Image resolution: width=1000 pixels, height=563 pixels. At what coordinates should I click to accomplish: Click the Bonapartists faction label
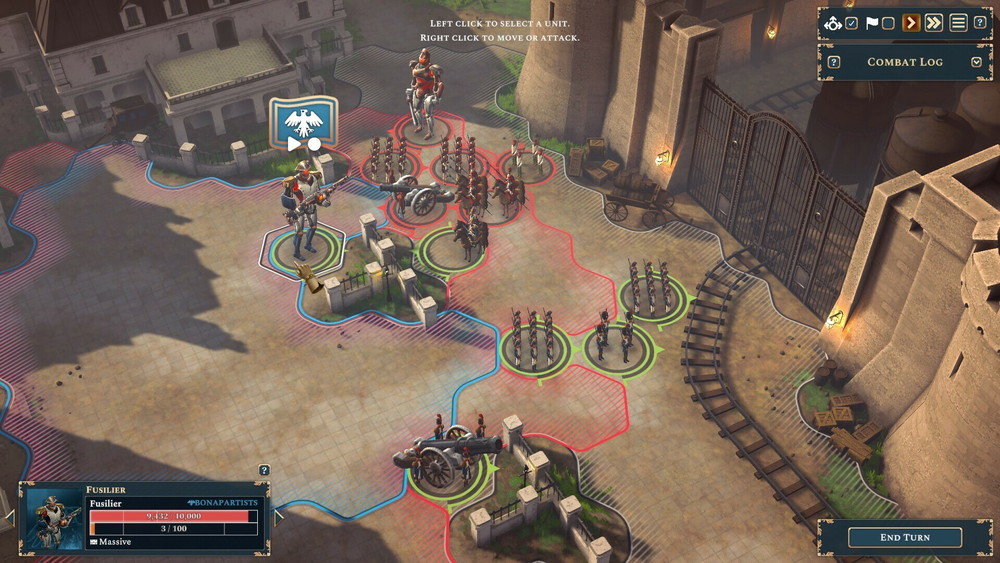click(x=222, y=502)
